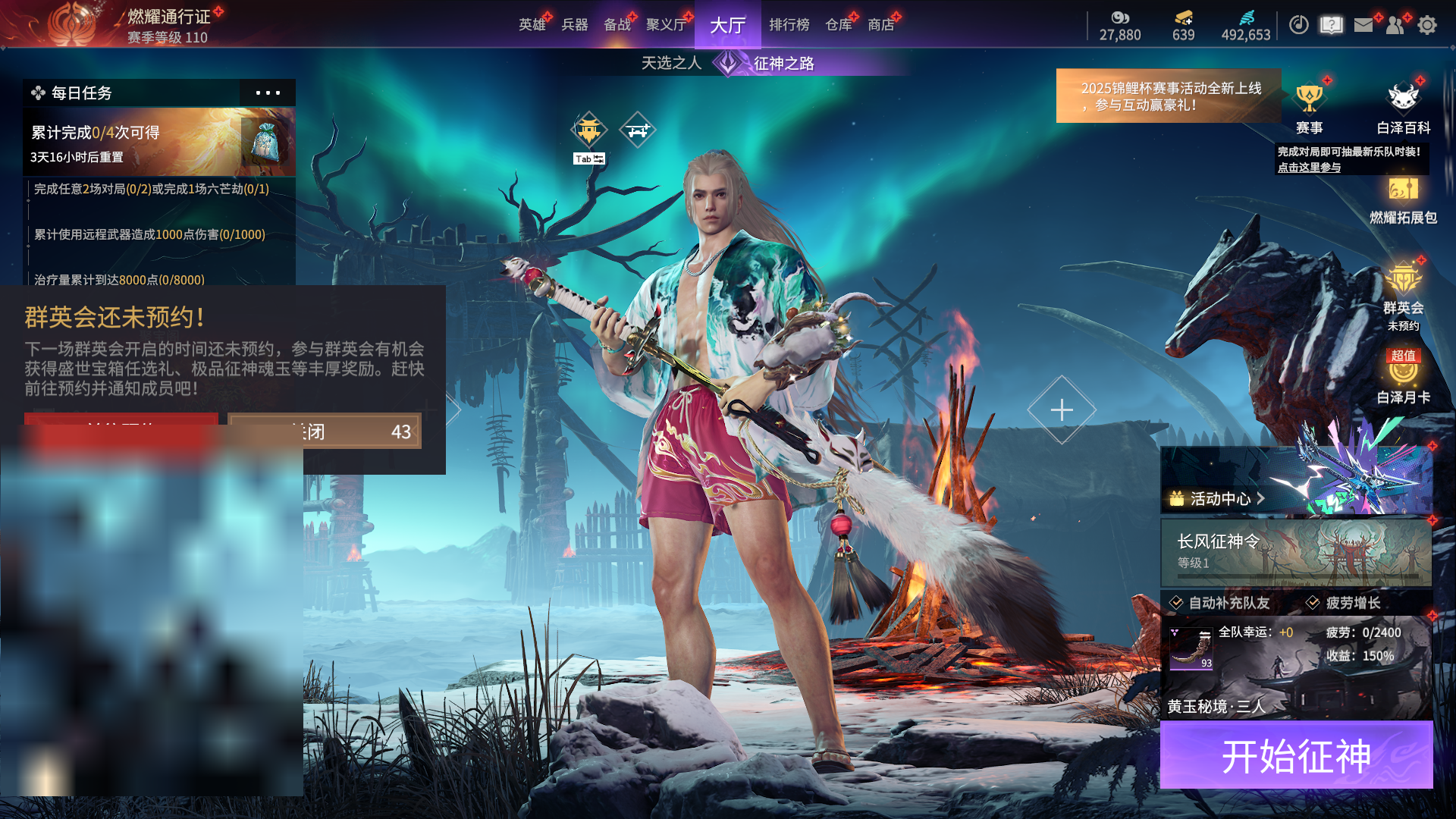Switch to the 兵器 weapons tab
The height and width of the screenshot is (819, 1456).
point(575,25)
